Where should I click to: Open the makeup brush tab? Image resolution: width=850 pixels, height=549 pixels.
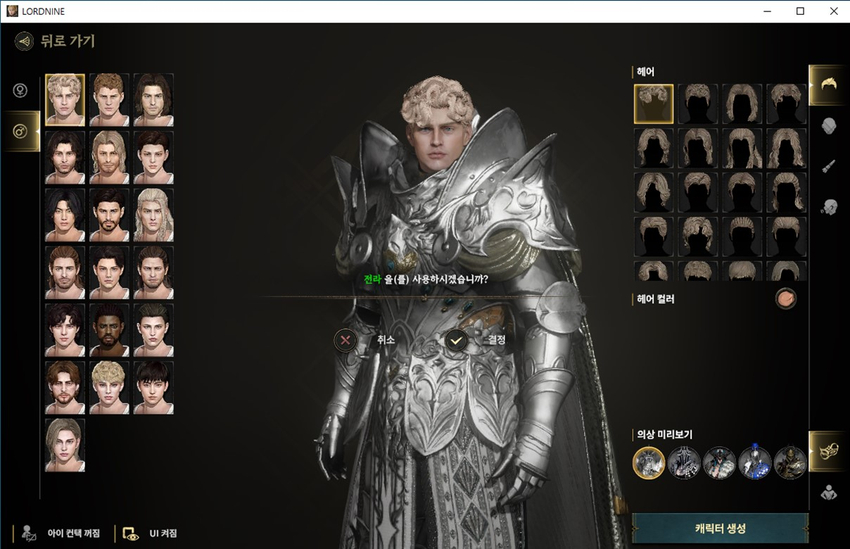pos(828,166)
